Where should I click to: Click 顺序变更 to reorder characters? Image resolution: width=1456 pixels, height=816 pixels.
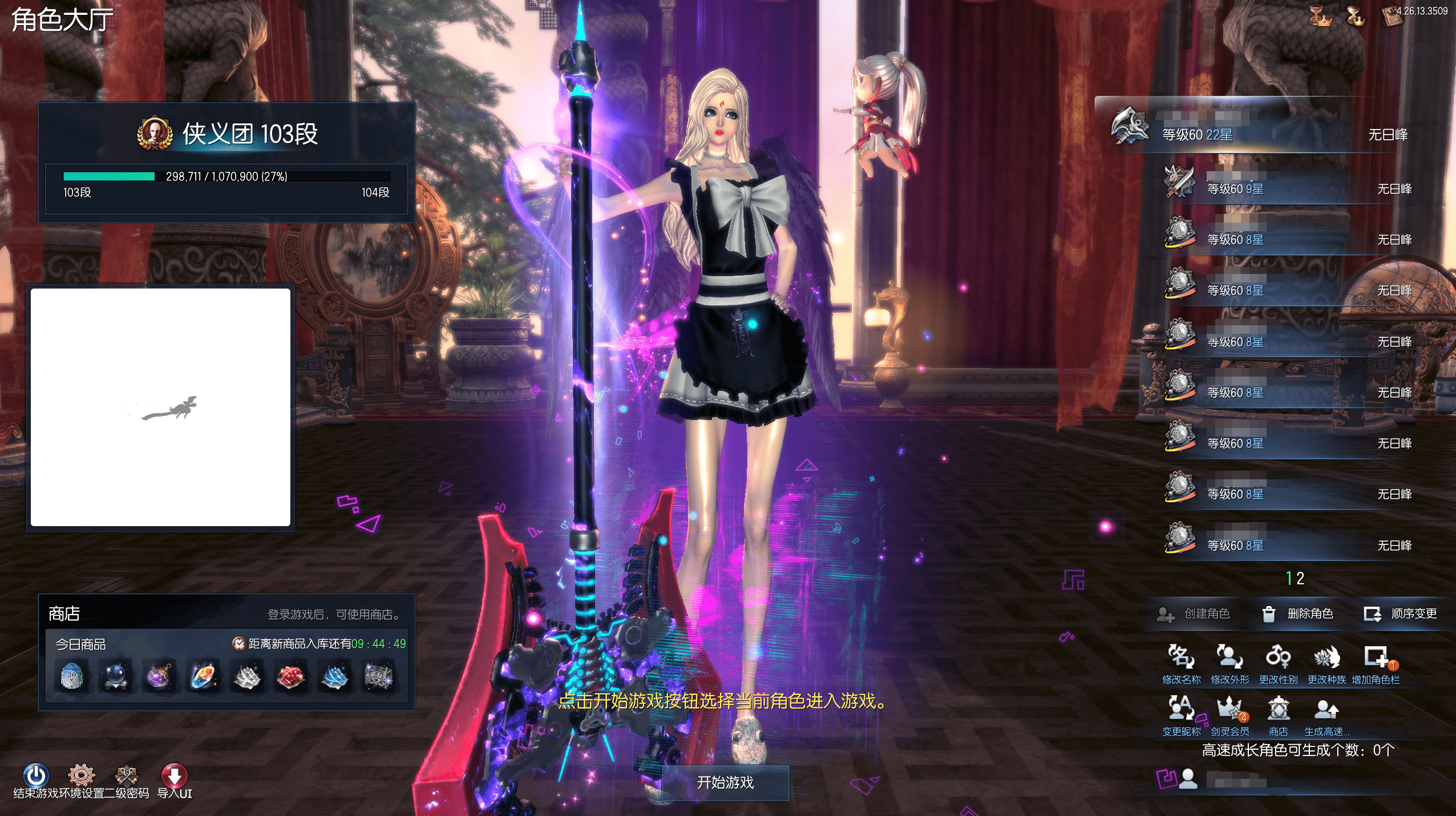1401,613
